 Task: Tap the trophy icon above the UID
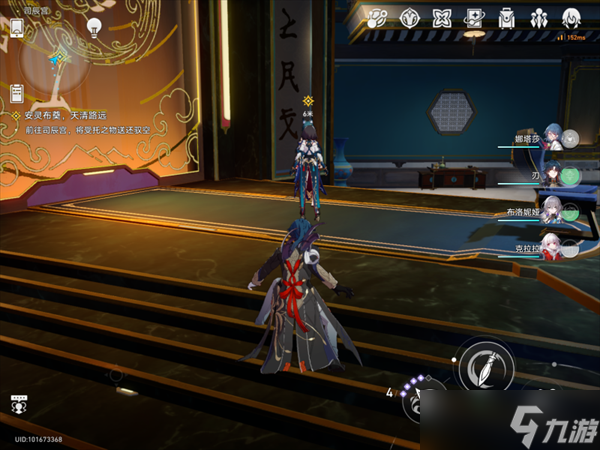[17, 405]
